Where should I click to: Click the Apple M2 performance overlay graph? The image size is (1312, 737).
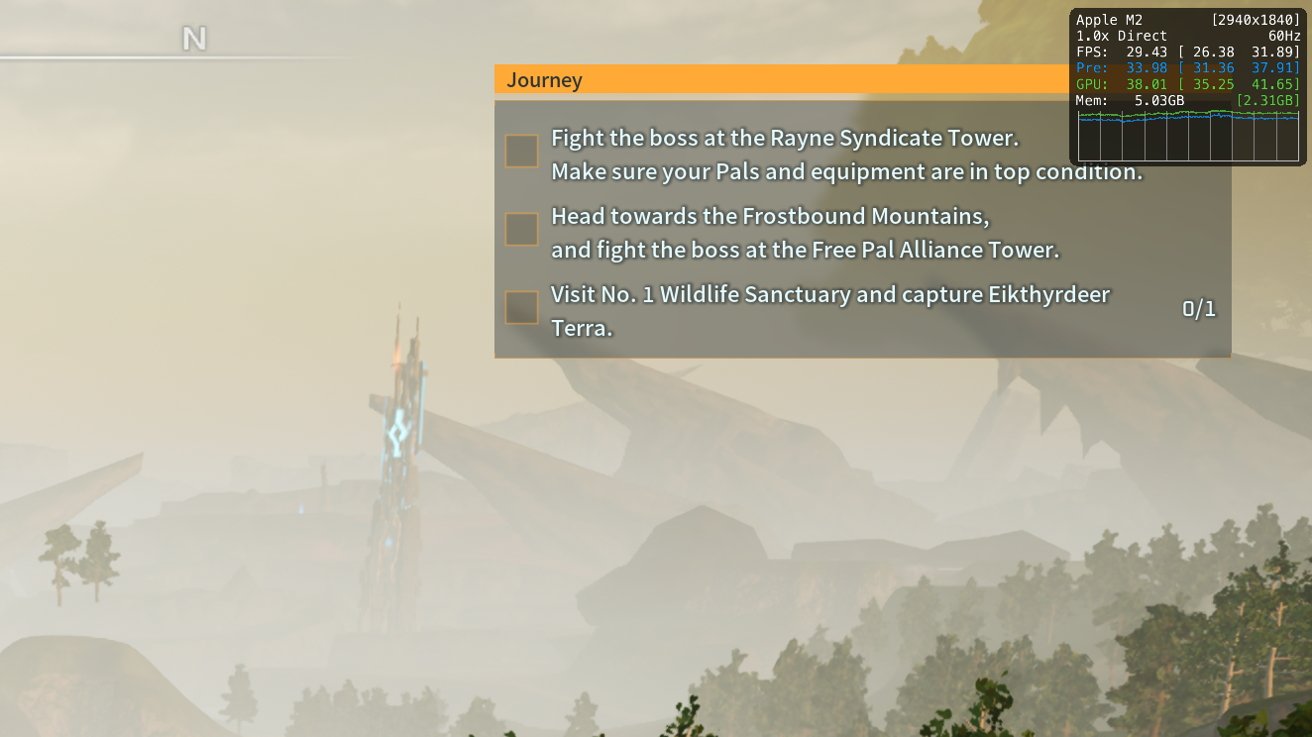tap(1187, 135)
